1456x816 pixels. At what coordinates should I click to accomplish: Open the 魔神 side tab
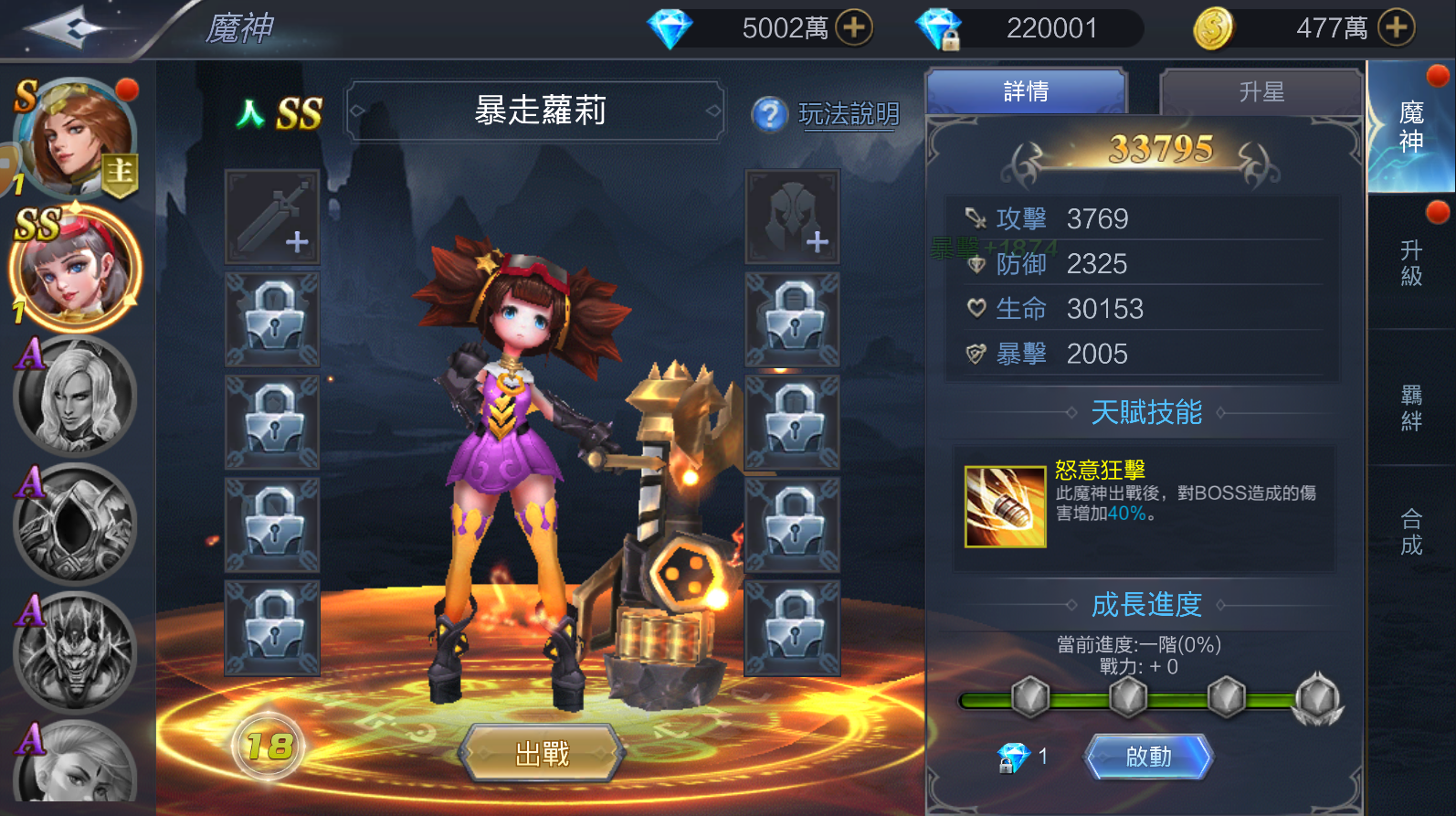[1410, 127]
